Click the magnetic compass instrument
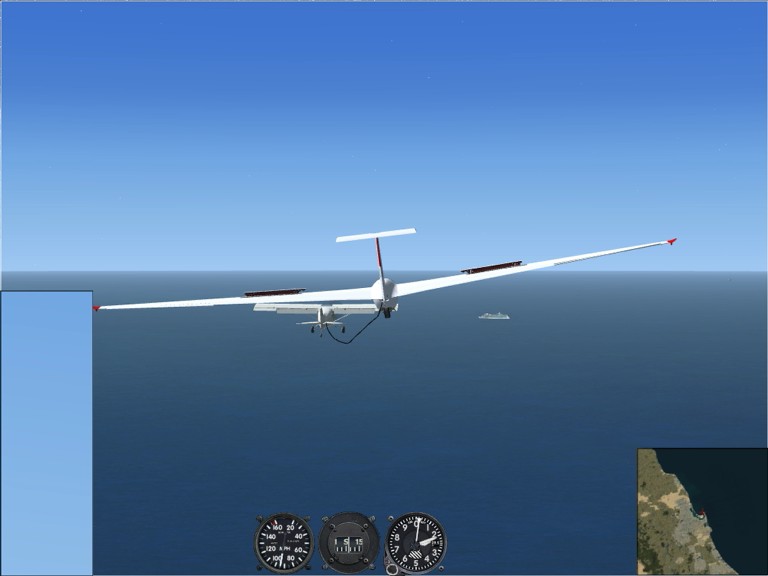The image size is (768, 576). [x=349, y=543]
